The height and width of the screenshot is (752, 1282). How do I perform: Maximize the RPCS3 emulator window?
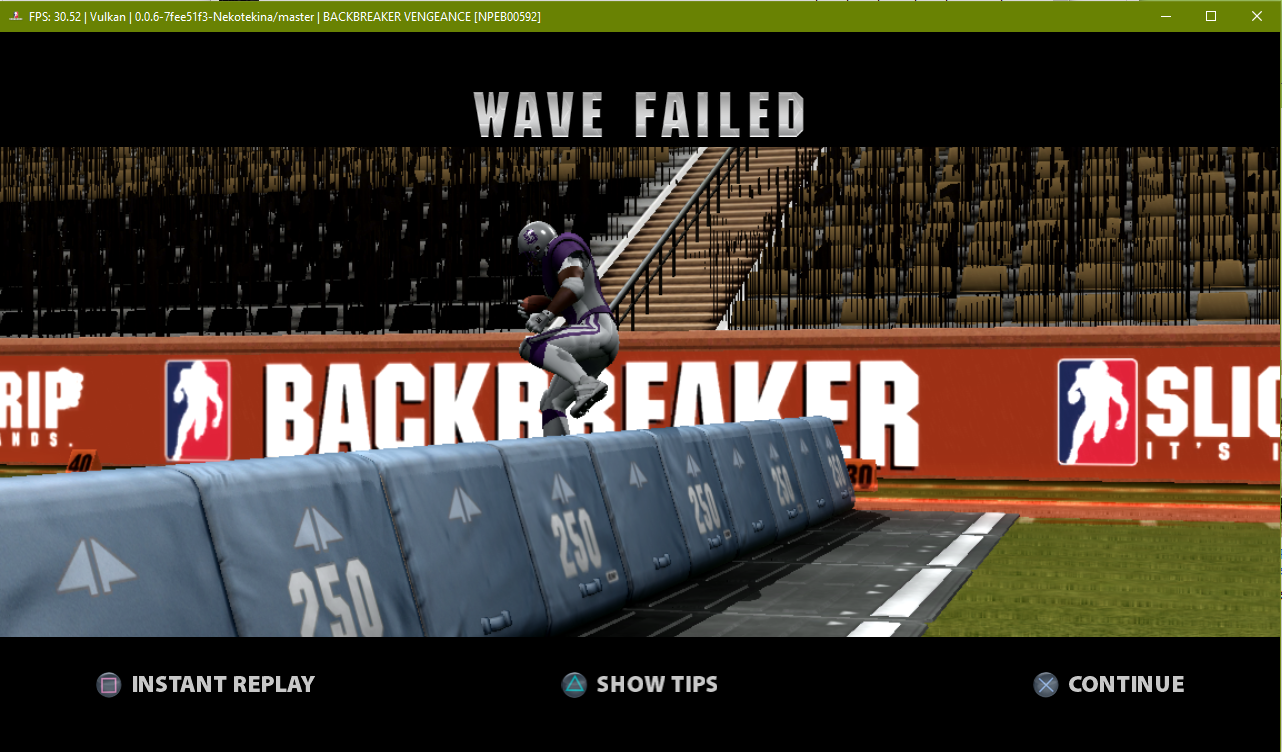click(1210, 16)
